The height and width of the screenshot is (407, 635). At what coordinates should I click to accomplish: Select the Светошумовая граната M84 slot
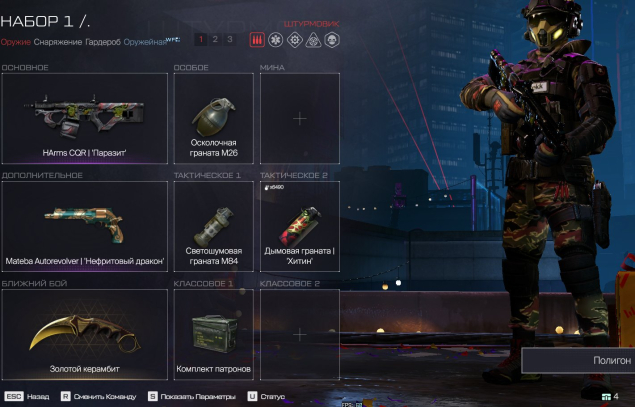pyautogui.click(x=213, y=227)
